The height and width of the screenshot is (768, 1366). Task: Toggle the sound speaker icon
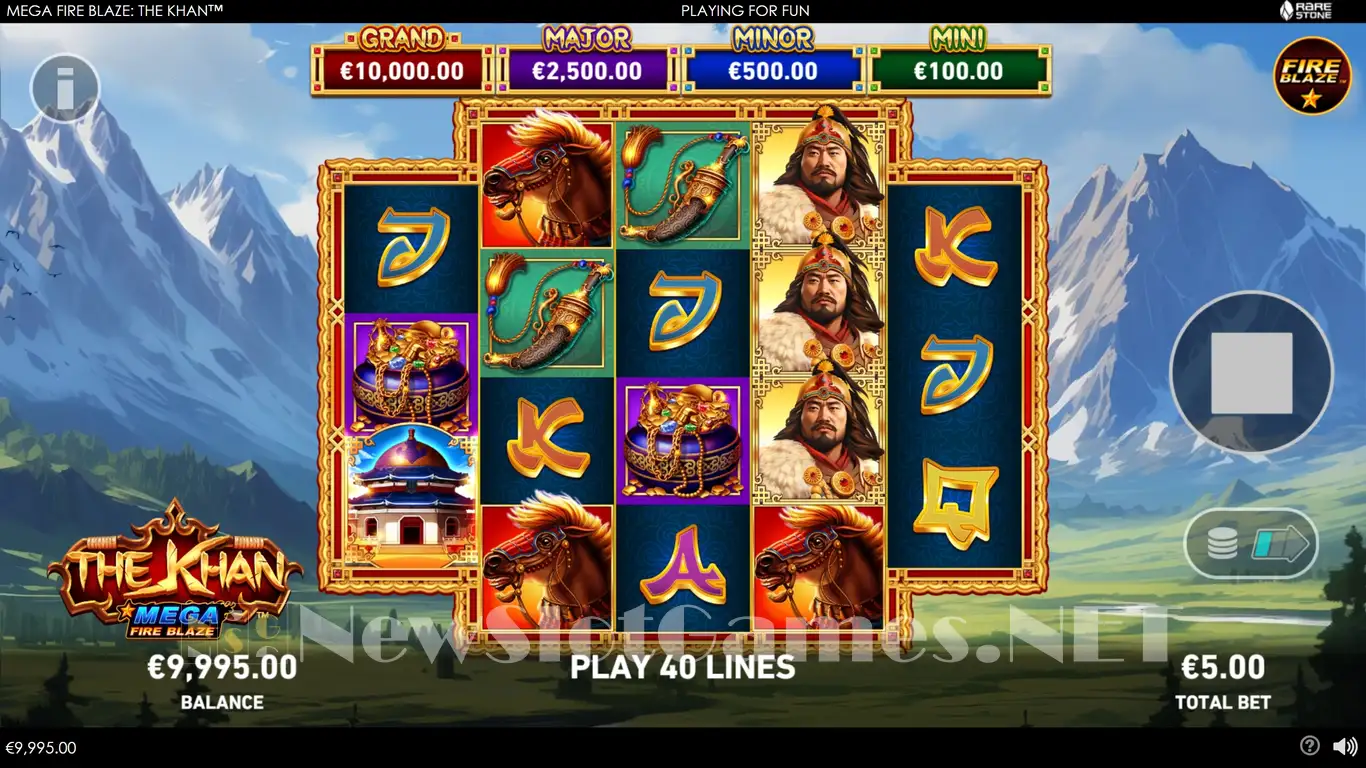pos(1345,746)
